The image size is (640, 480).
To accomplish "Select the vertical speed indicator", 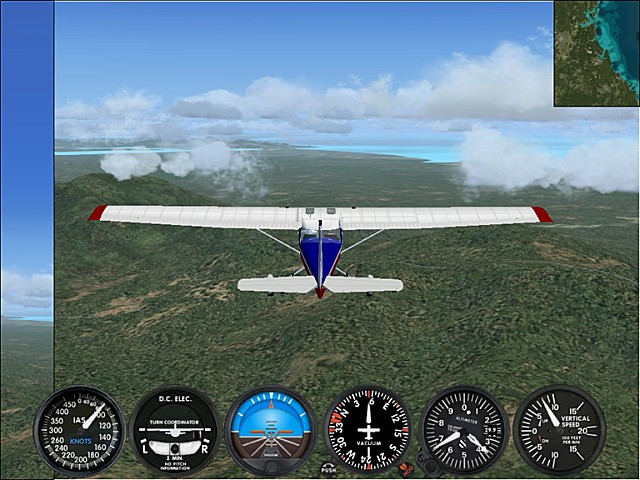I will (558, 430).
